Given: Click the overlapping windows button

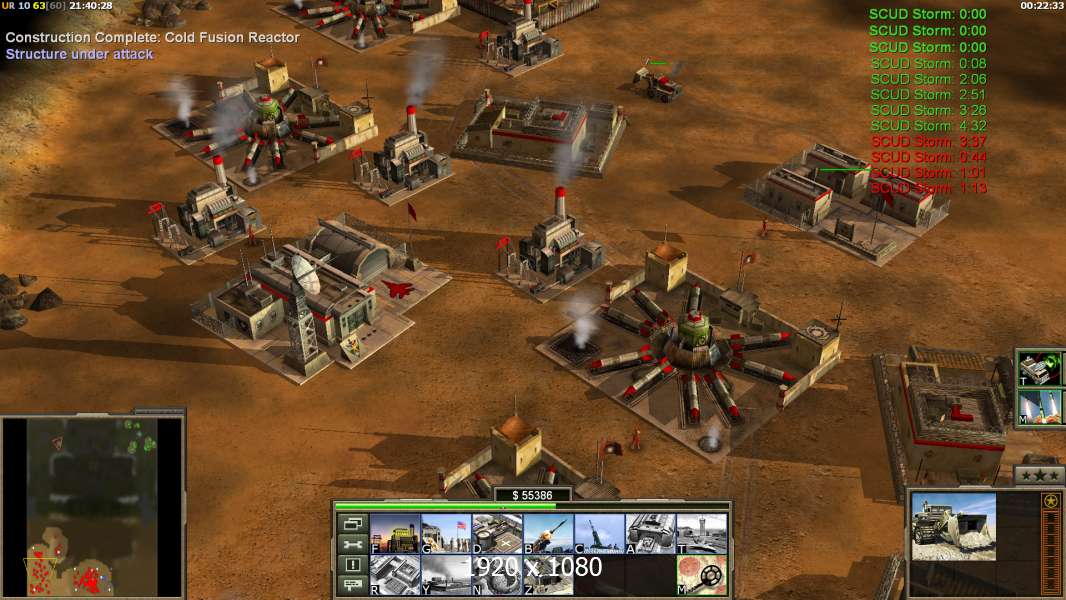Looking at the screenshot, I should (352, 523).
